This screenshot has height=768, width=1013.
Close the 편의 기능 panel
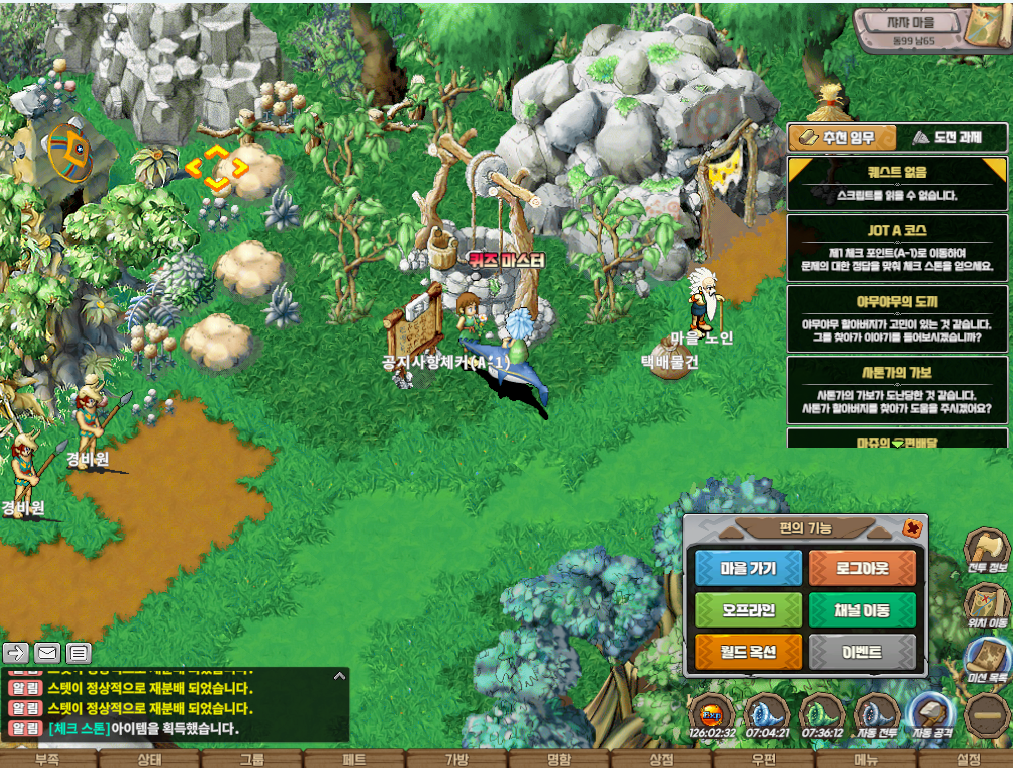(911, 527)
